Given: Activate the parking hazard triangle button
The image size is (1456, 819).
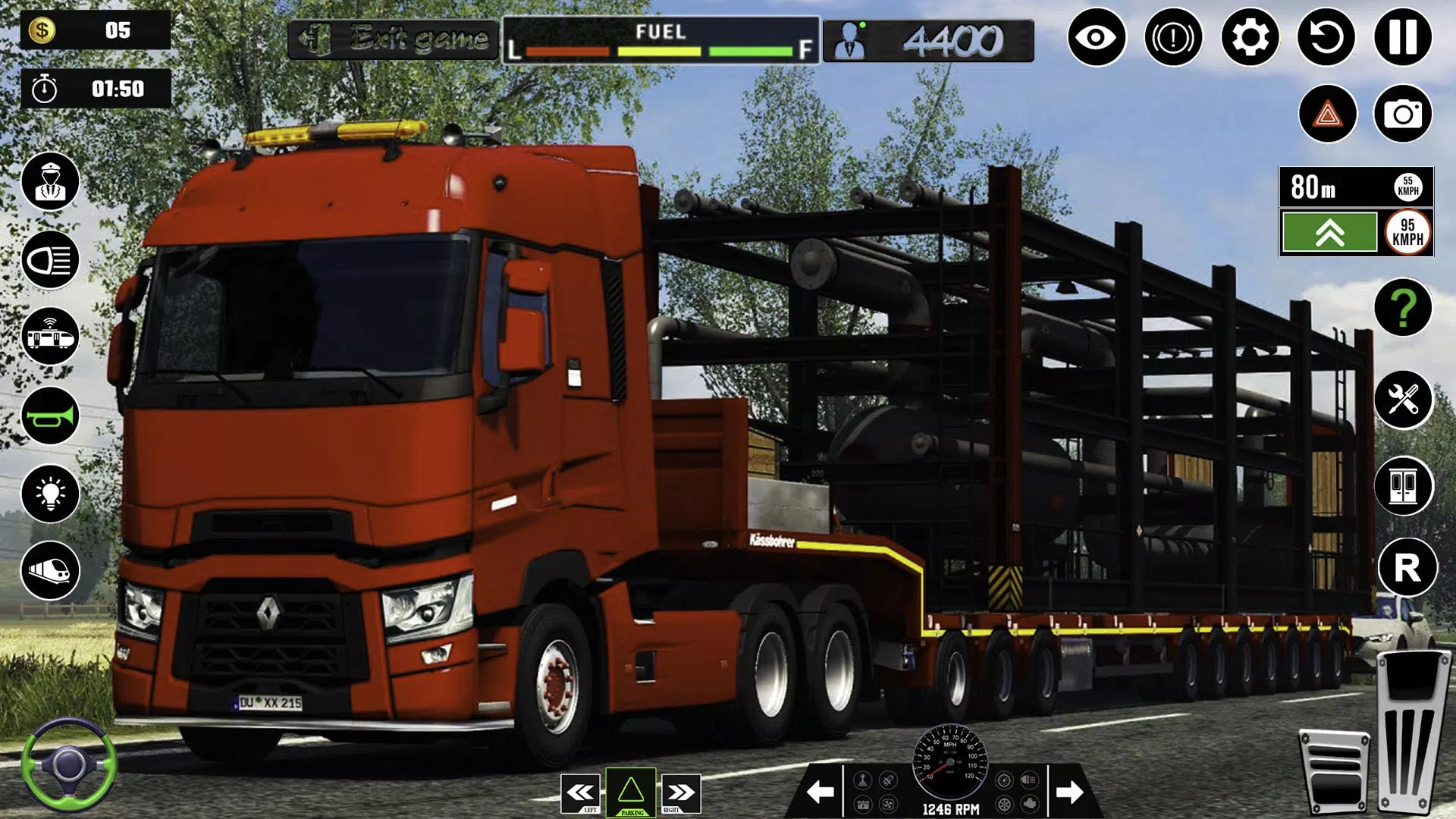Looking at the screenshot, I should pyautogui.click(x=631, y=793).
